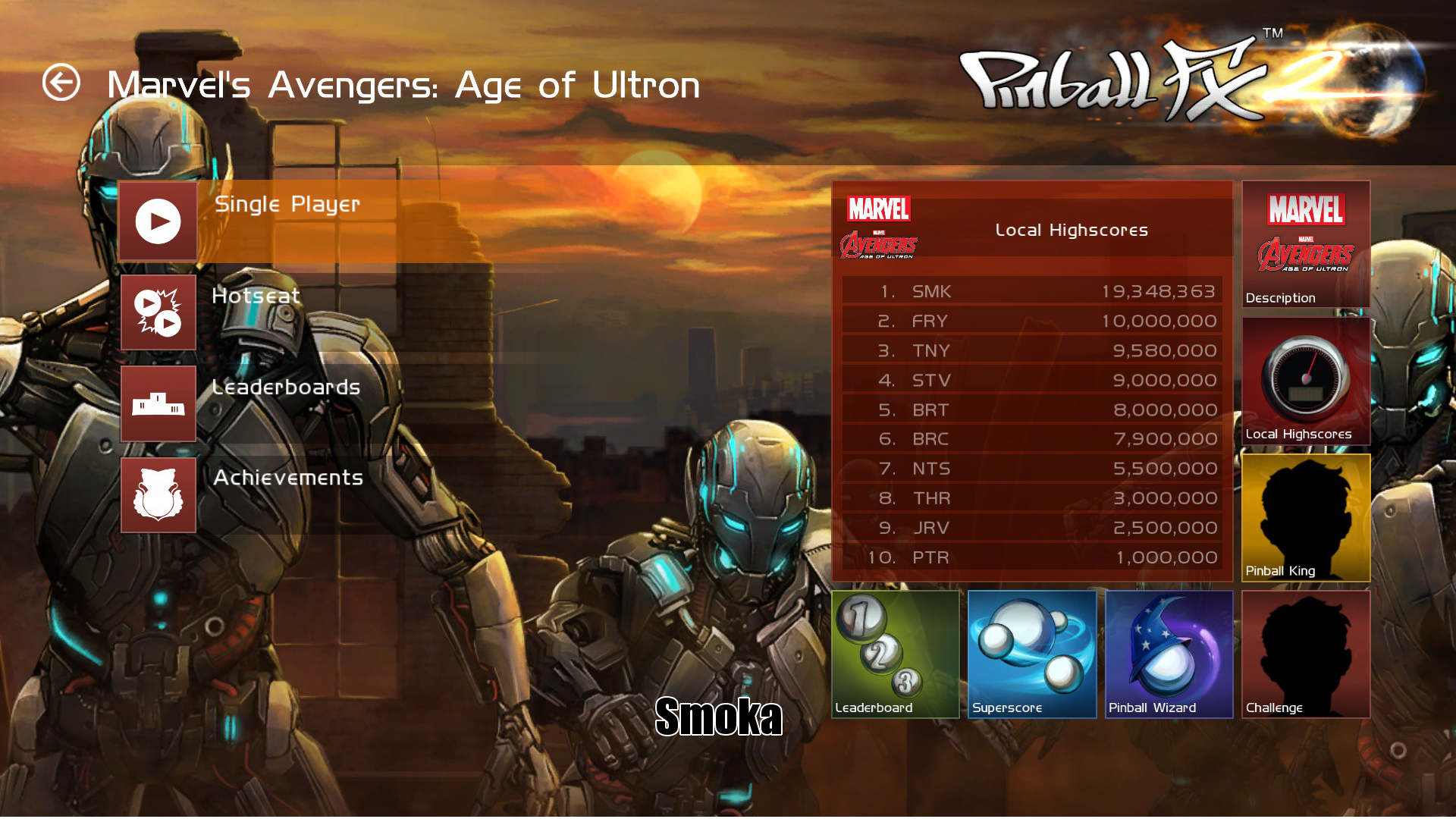Viewport: 1456px width, 819px height.
Task: Open the Pinball Wizard tile
Action: [x=1169, y=654]
